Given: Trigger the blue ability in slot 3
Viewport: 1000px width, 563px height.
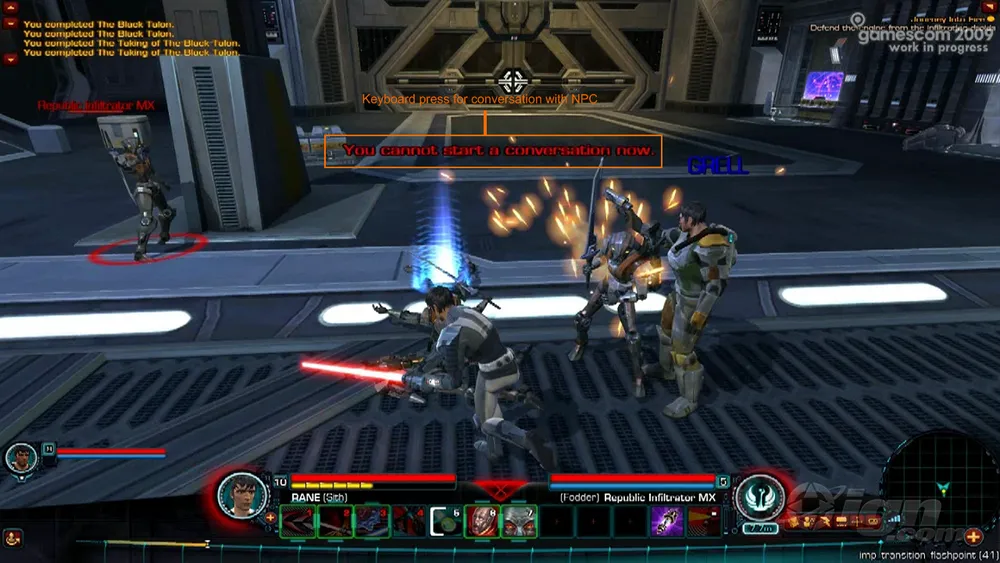Looking at the screenshot, I should (371, 522).
